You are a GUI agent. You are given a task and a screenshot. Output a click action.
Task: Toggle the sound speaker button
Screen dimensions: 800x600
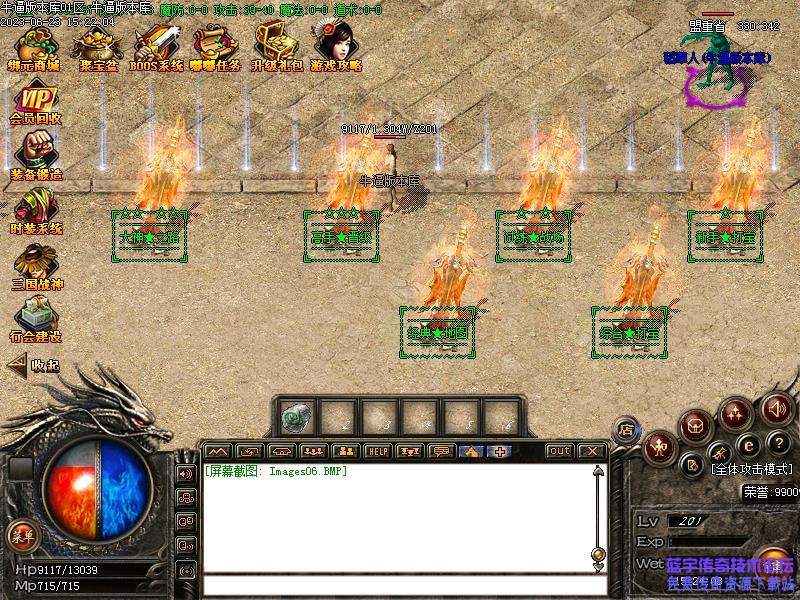(x=777, y=408)
